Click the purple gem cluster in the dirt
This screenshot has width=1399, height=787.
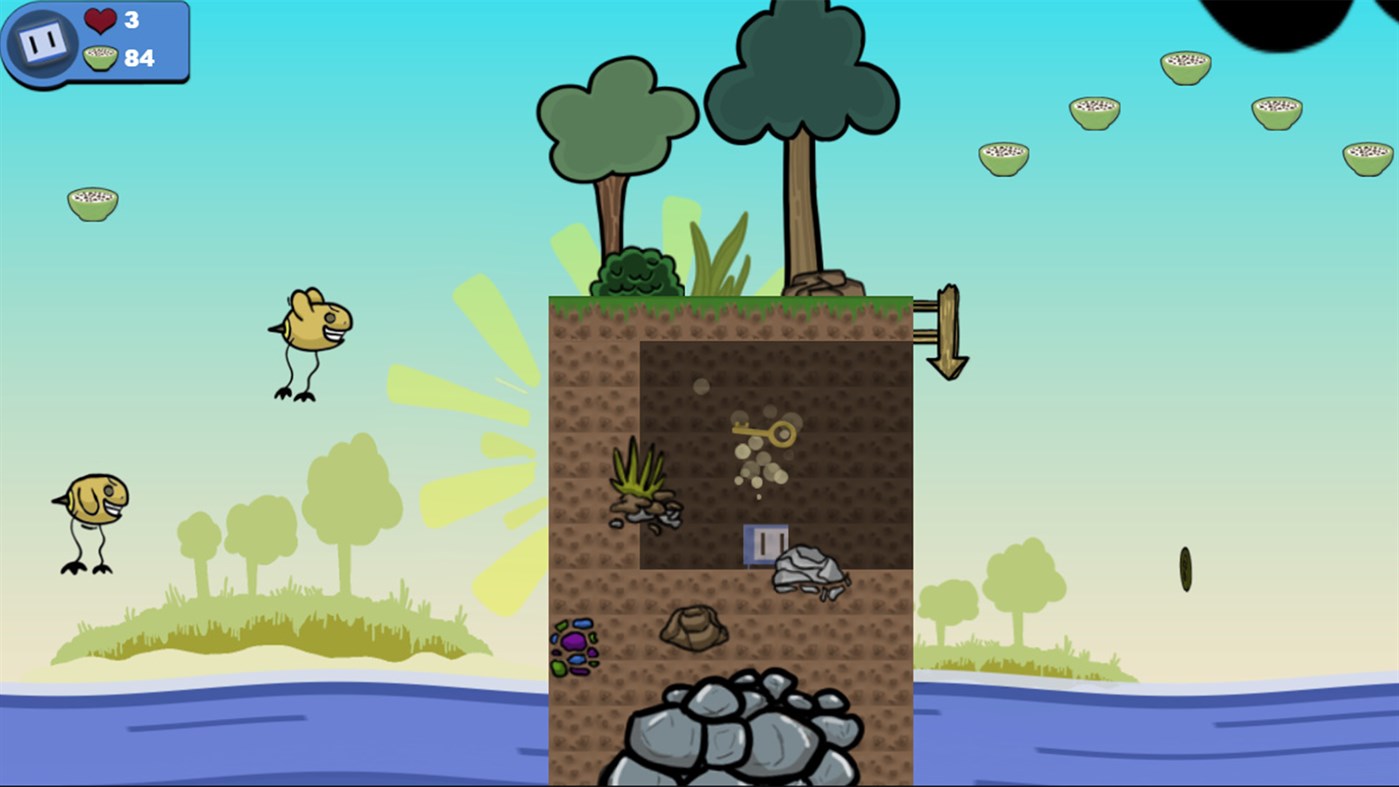[x=577, y=650]
